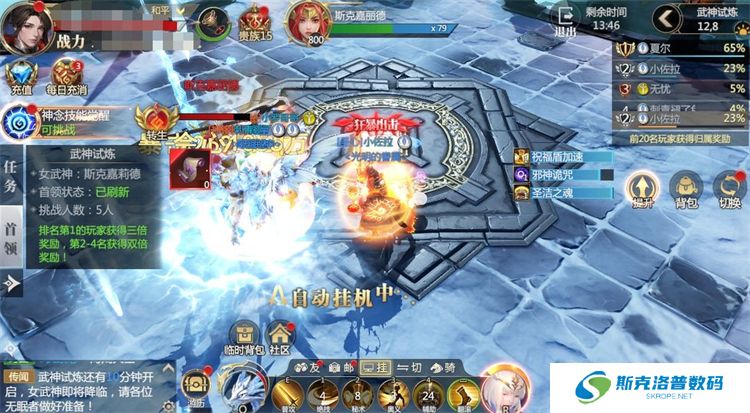Open the 贵族15 noble crown icon

pos(254,23)
